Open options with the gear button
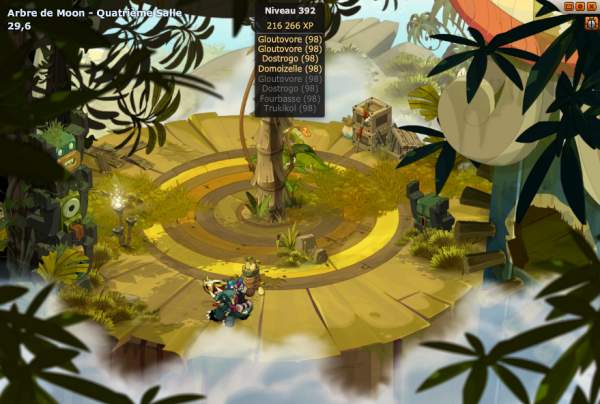600x404 pixels. click(x=580, y=6)
